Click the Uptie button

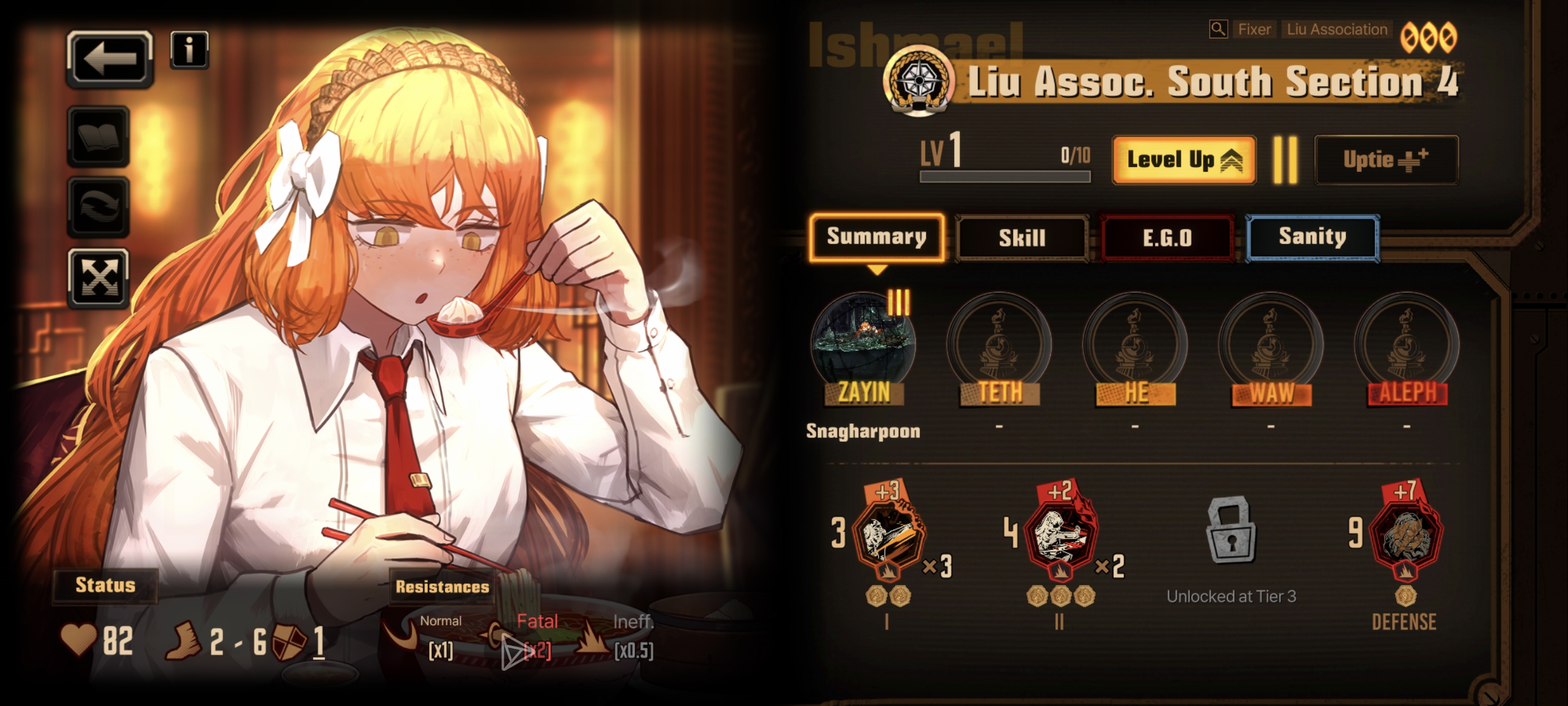[1386, 160]
